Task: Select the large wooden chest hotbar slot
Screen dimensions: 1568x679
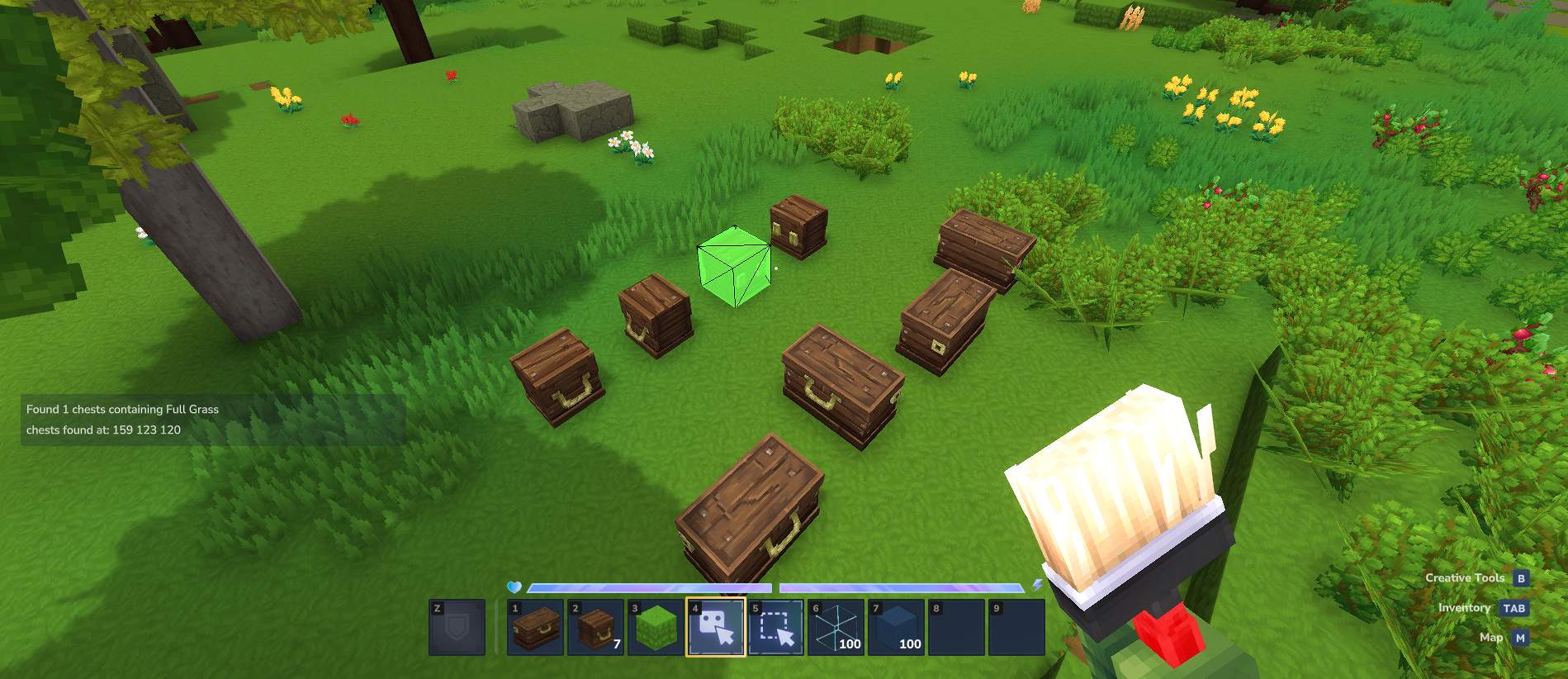Action: click(535, 628)
